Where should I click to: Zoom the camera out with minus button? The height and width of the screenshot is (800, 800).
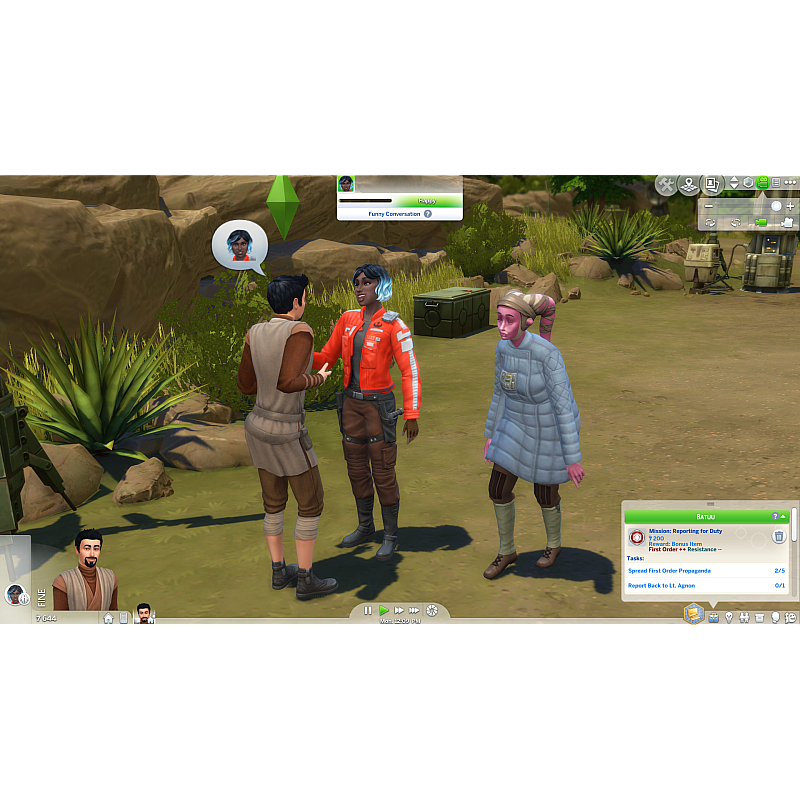tap(708, 206)
